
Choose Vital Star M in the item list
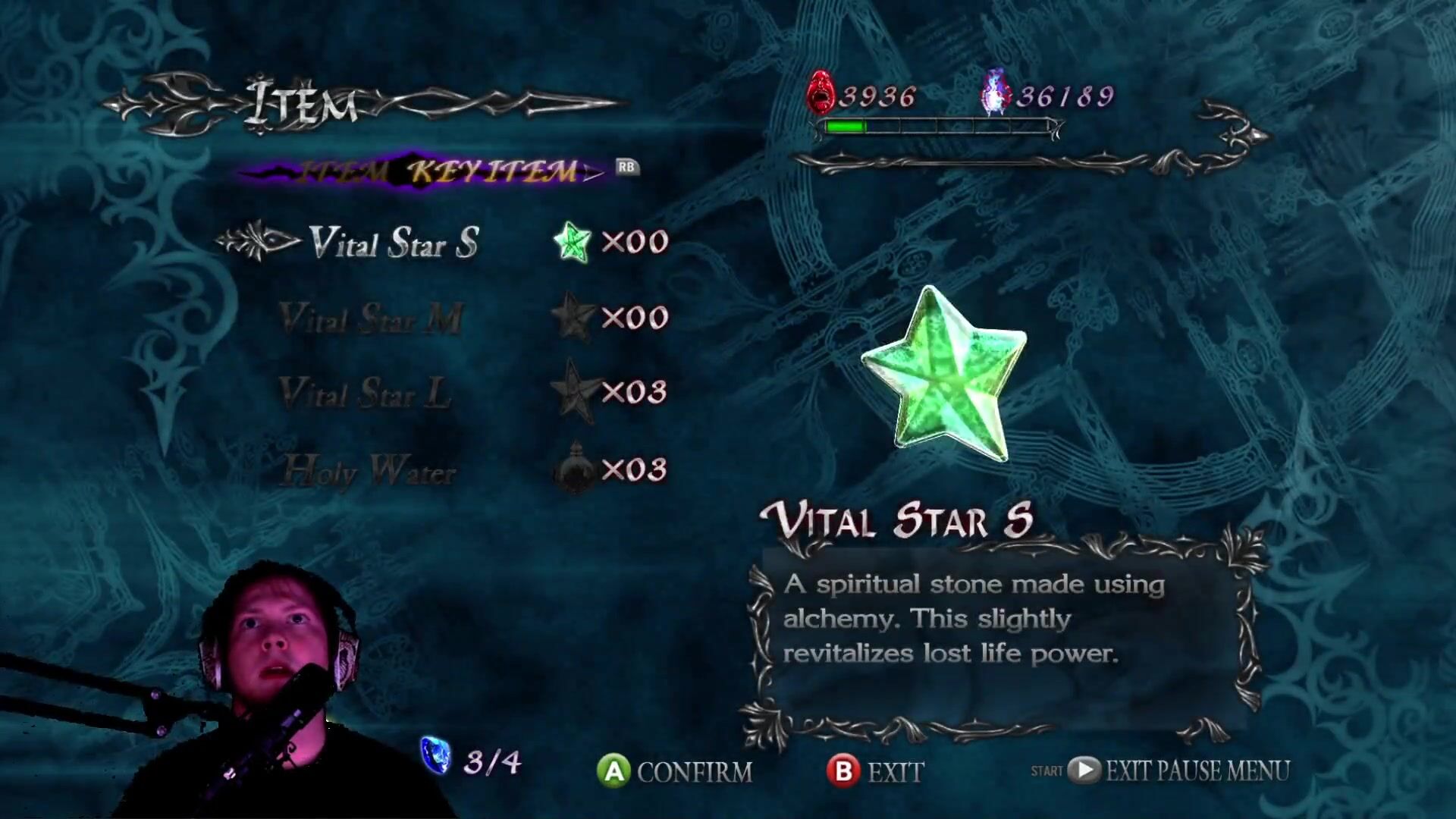[371, 318]
